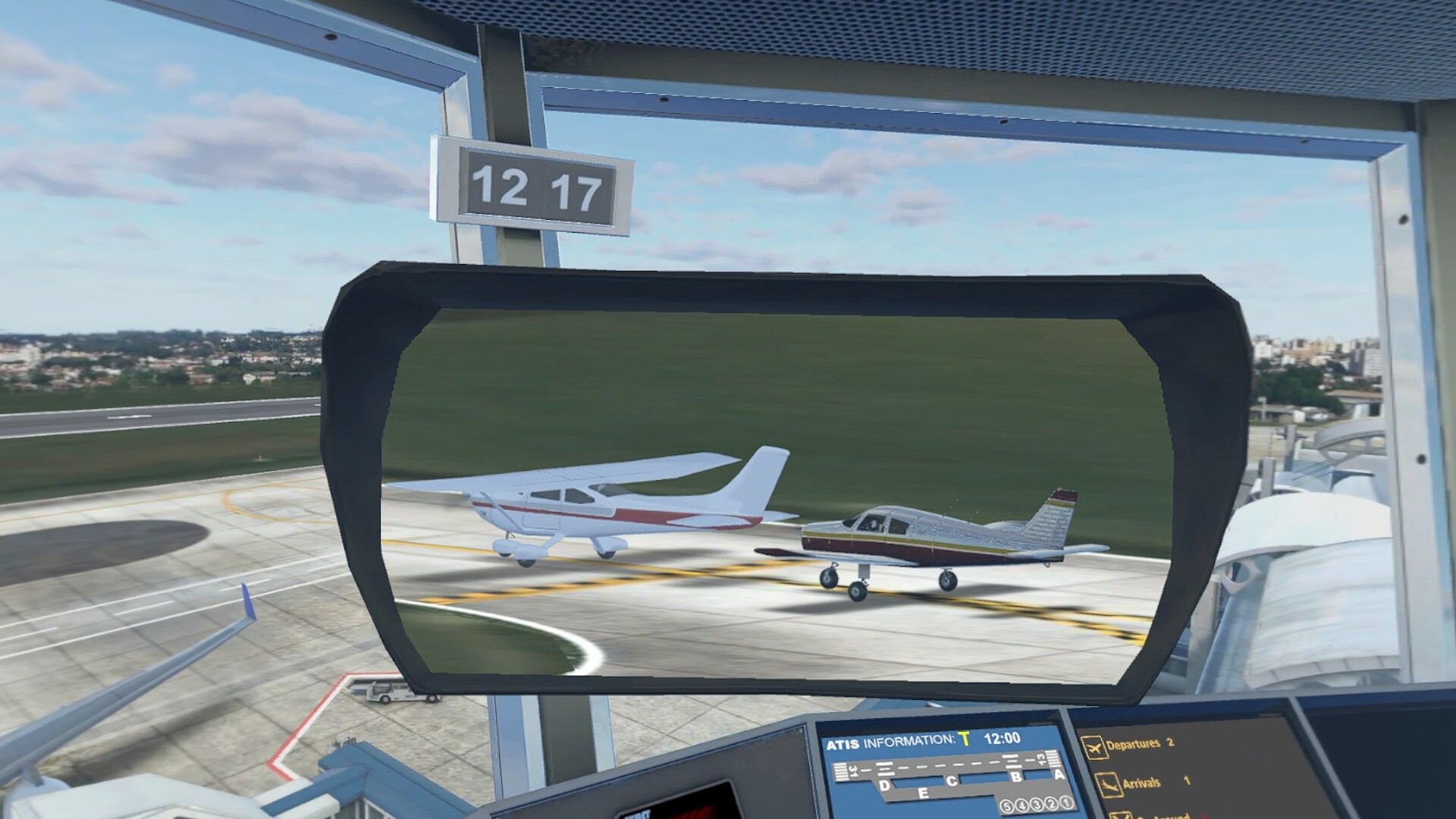Click the yellow ATIS information letter T

(x=965, y=740)
